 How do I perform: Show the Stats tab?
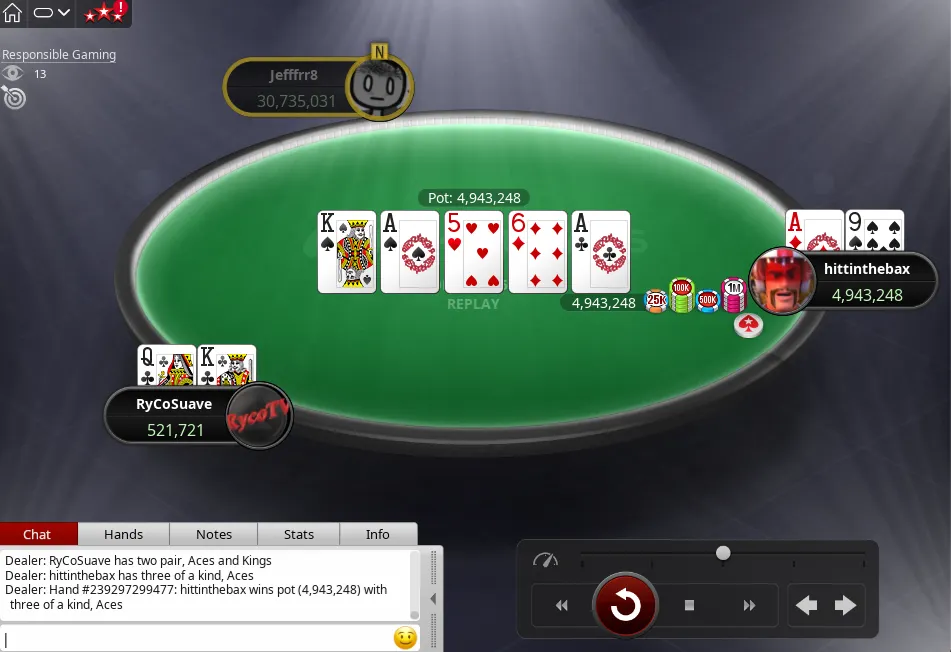coord(299,534)
